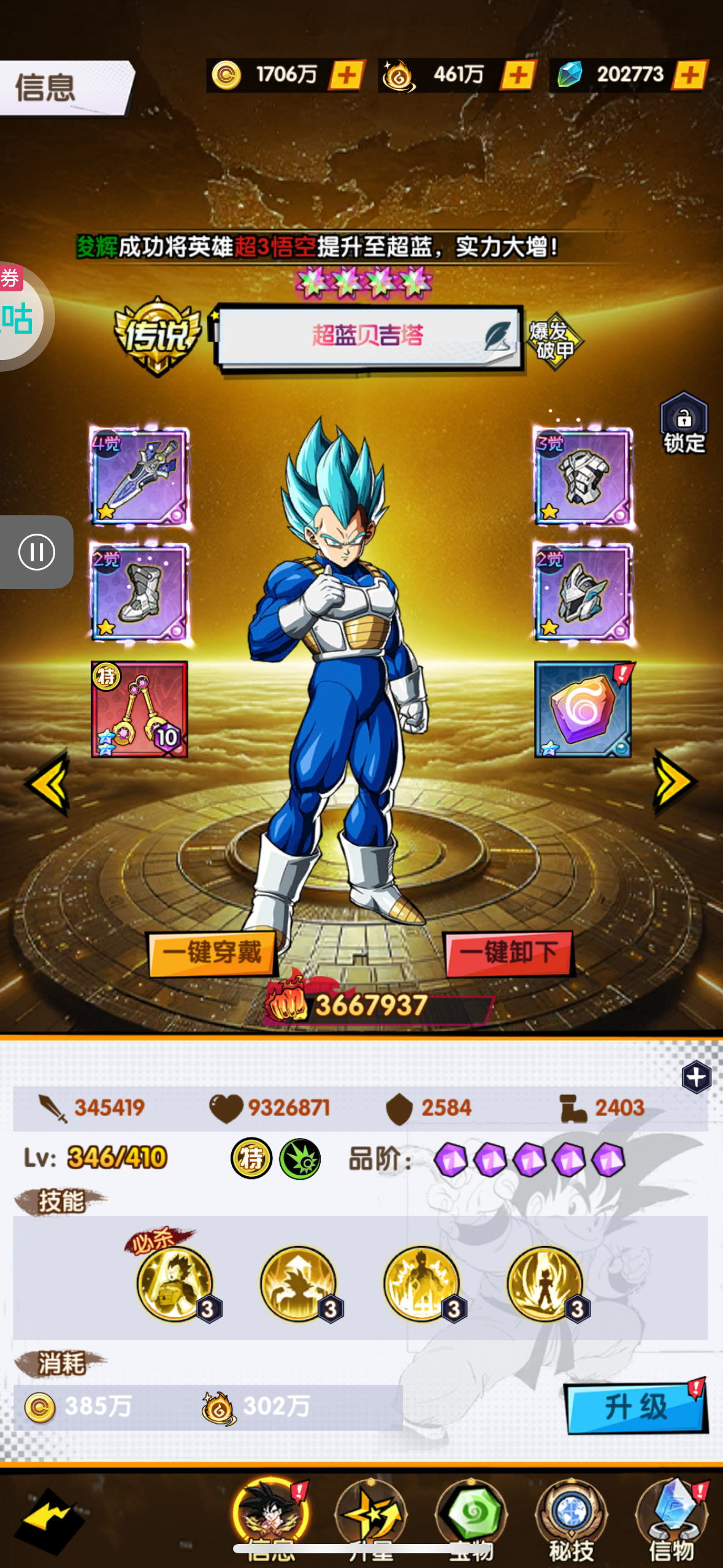Image resolution: width=723 pixels, height=1568 pixels.
Task: Add more blue diamonds with plus button
Action: (x=690, y=75)
